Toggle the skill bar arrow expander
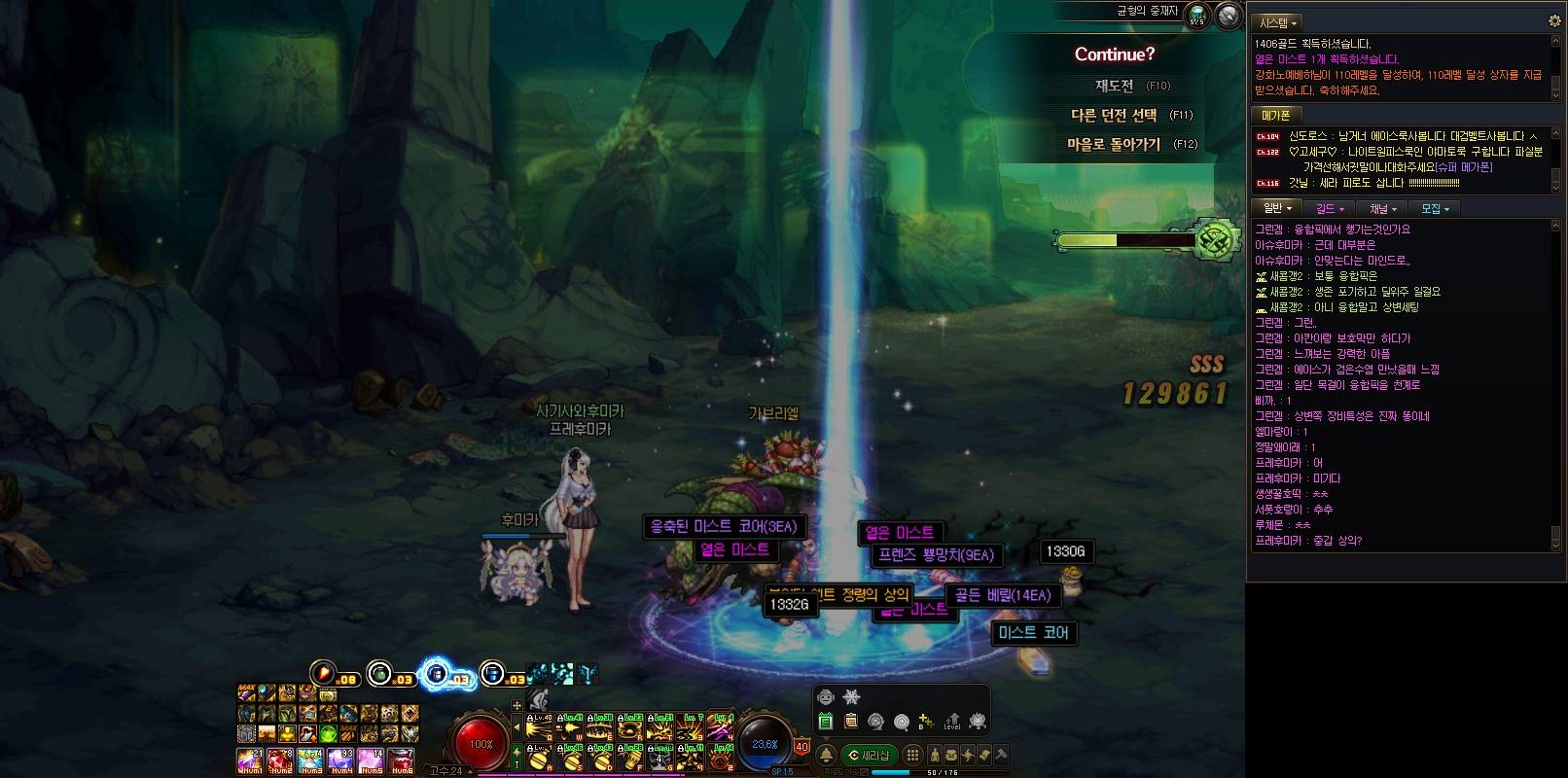1568x778 pixels. click(517, 725)
